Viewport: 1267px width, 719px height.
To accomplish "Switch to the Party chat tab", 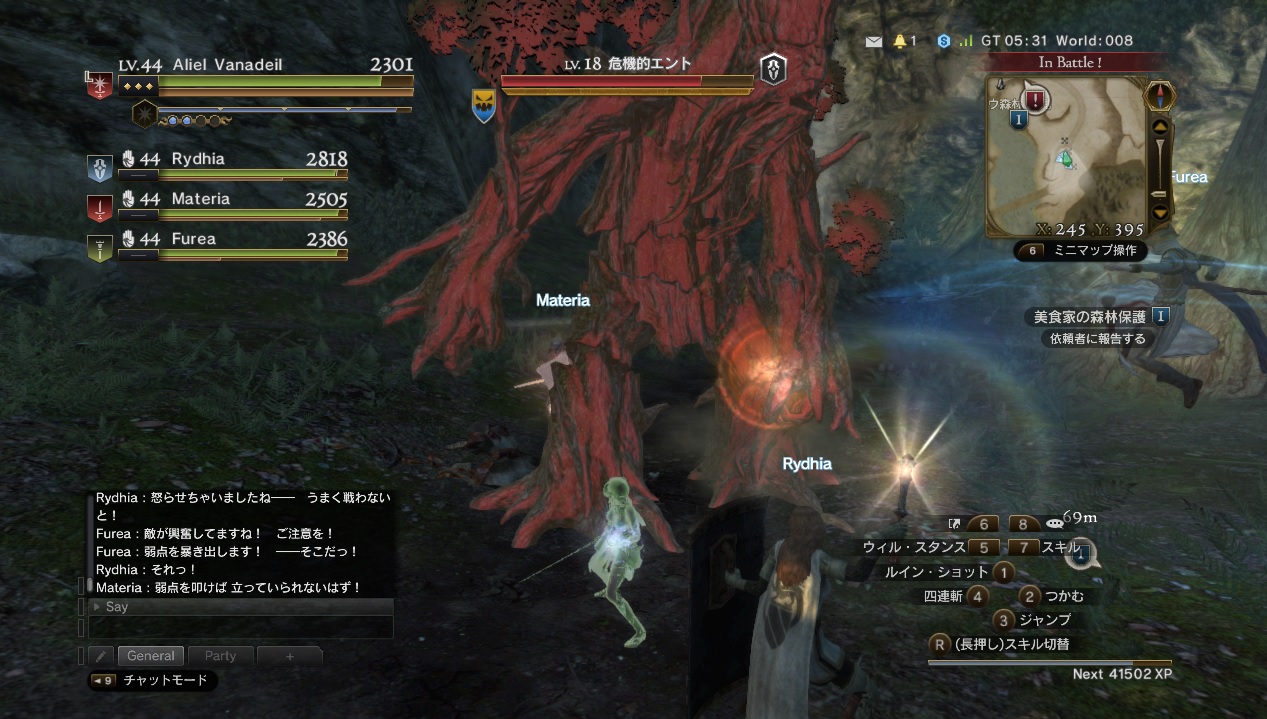I will pos(220,656).
